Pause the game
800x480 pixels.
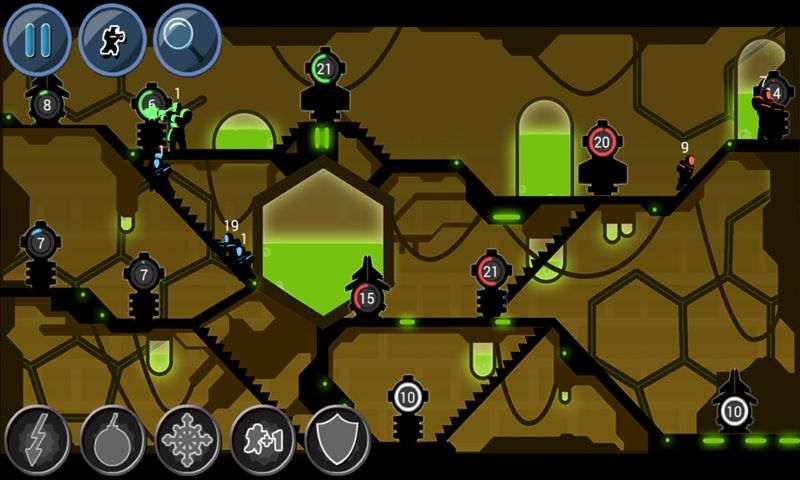click(x=38, y=39)
